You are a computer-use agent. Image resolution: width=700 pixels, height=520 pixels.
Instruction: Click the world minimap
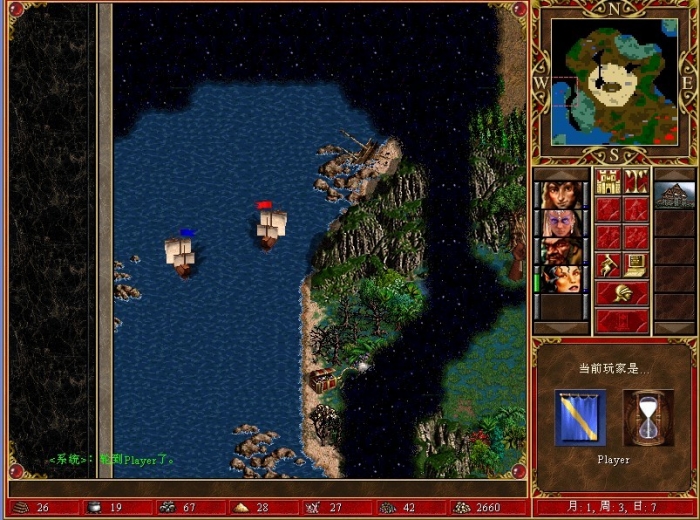[614, 82]
